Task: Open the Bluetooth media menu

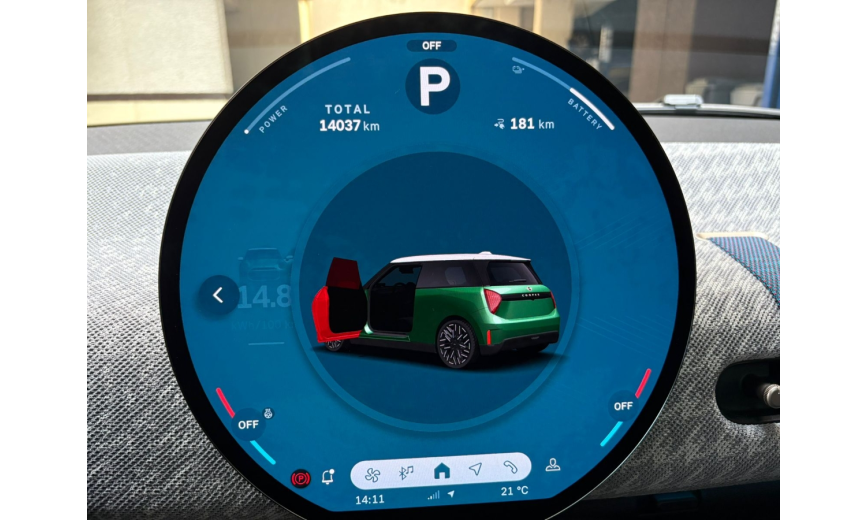Action: [406, 471]
